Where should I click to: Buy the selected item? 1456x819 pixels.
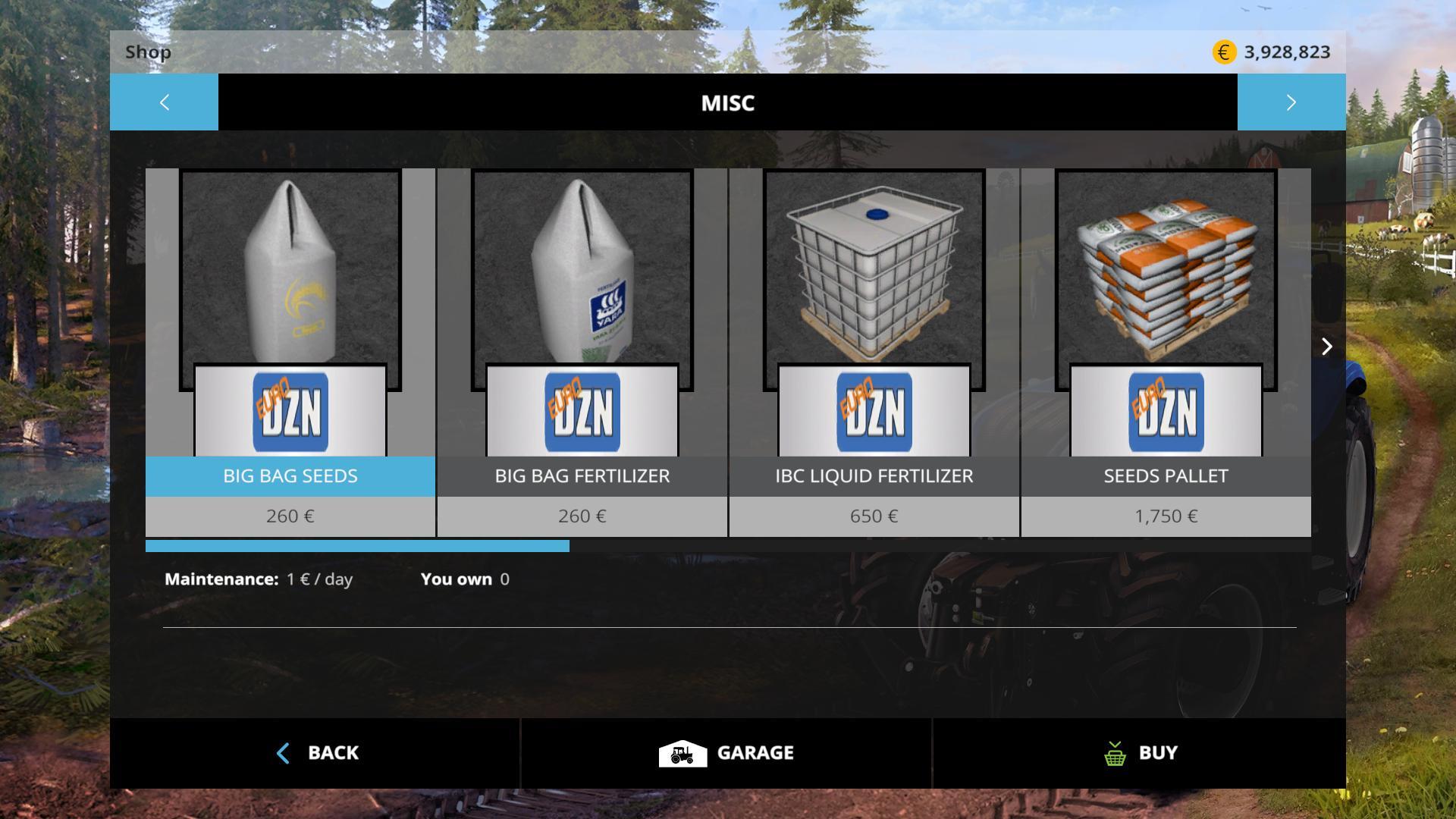pos(1140,753)
